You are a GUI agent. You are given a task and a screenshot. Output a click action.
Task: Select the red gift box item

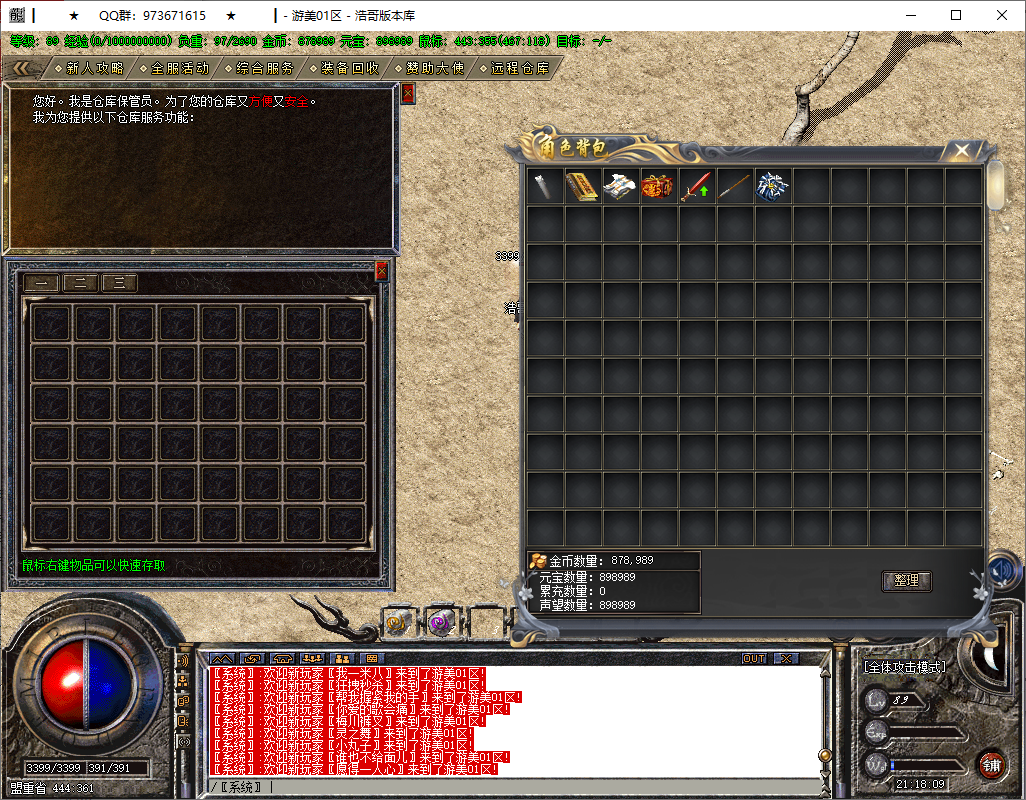(x=658, y=187)
